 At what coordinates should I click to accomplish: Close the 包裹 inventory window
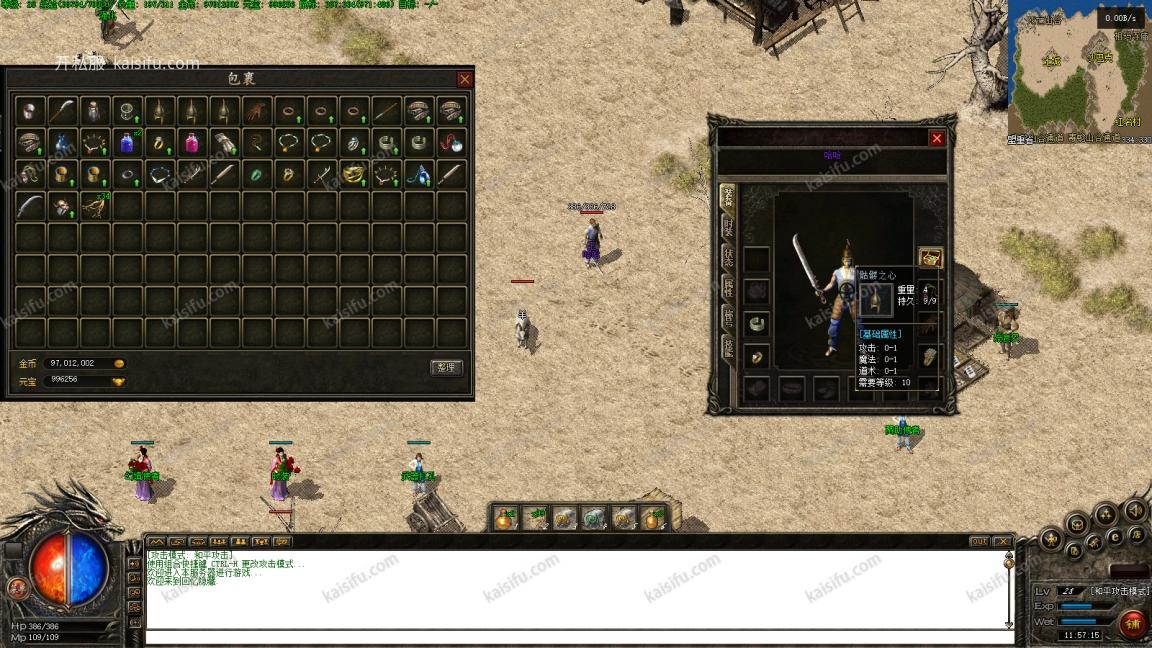click(464, 79)
